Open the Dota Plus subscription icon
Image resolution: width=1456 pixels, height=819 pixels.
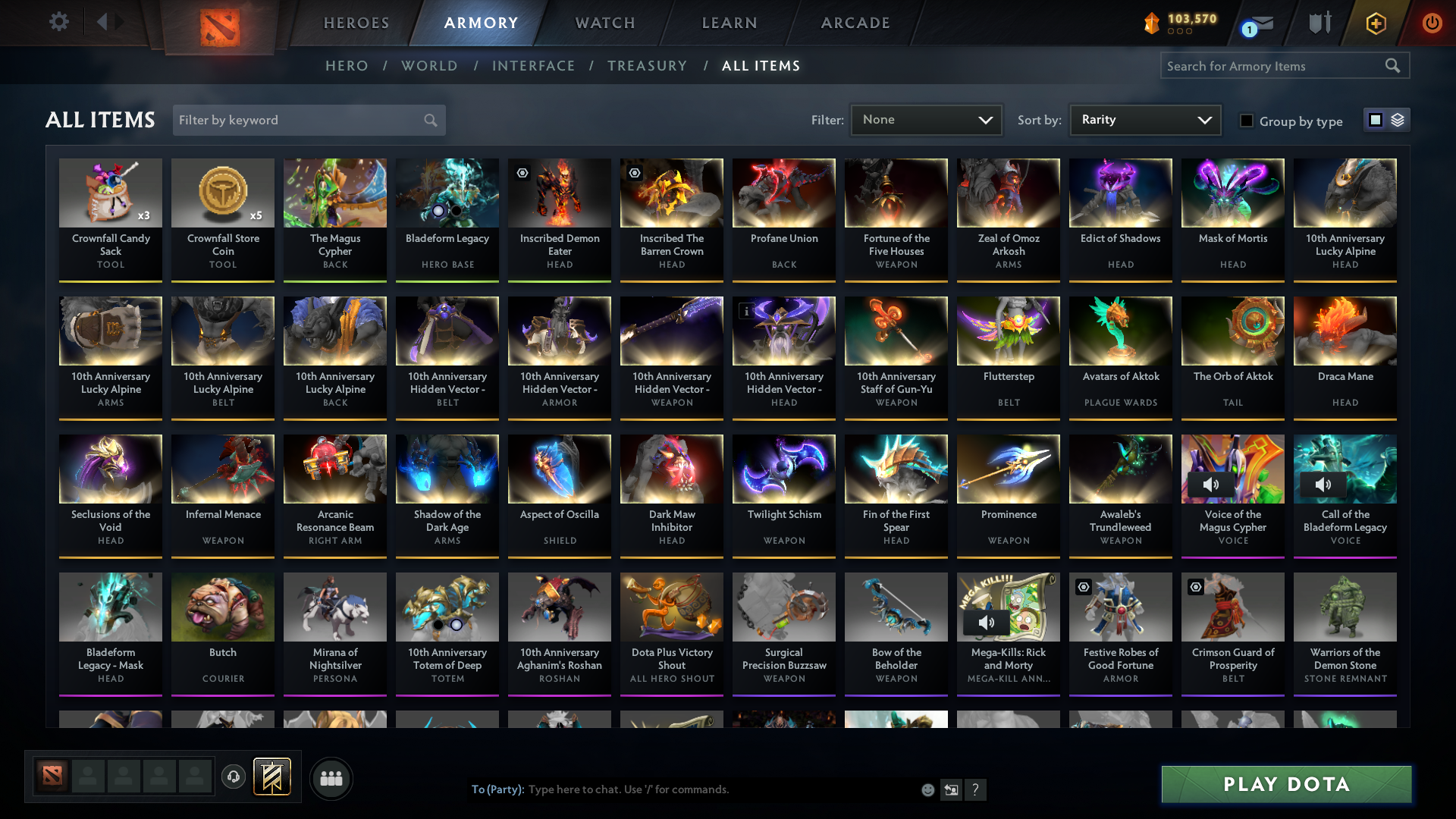(x=1375, y=23)
